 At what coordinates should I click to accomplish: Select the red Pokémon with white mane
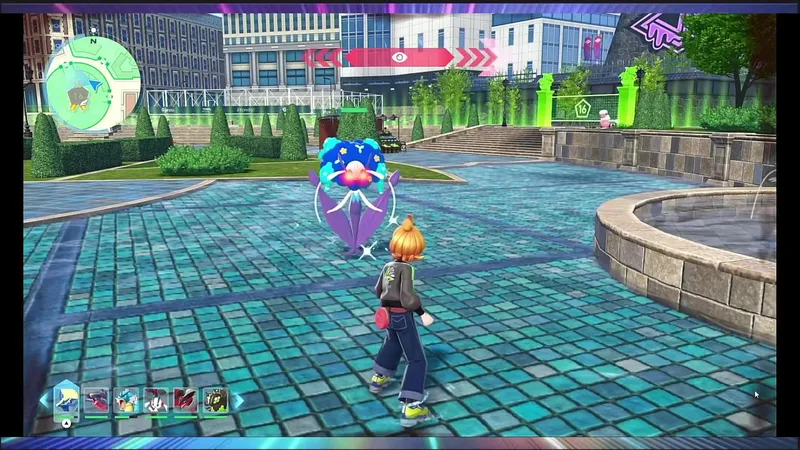[185, 401]
